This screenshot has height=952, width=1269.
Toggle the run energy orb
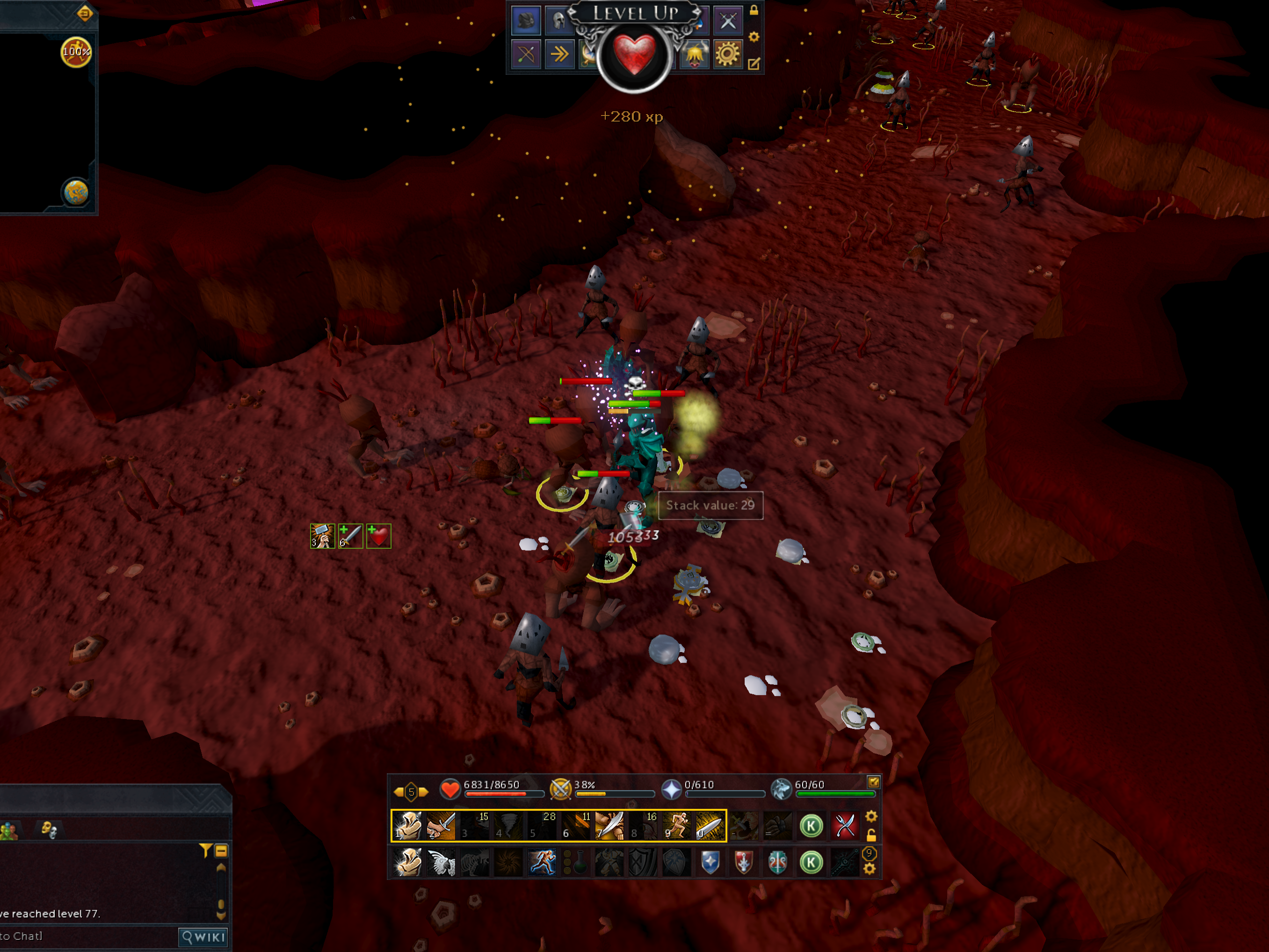(x=76, y=52)
